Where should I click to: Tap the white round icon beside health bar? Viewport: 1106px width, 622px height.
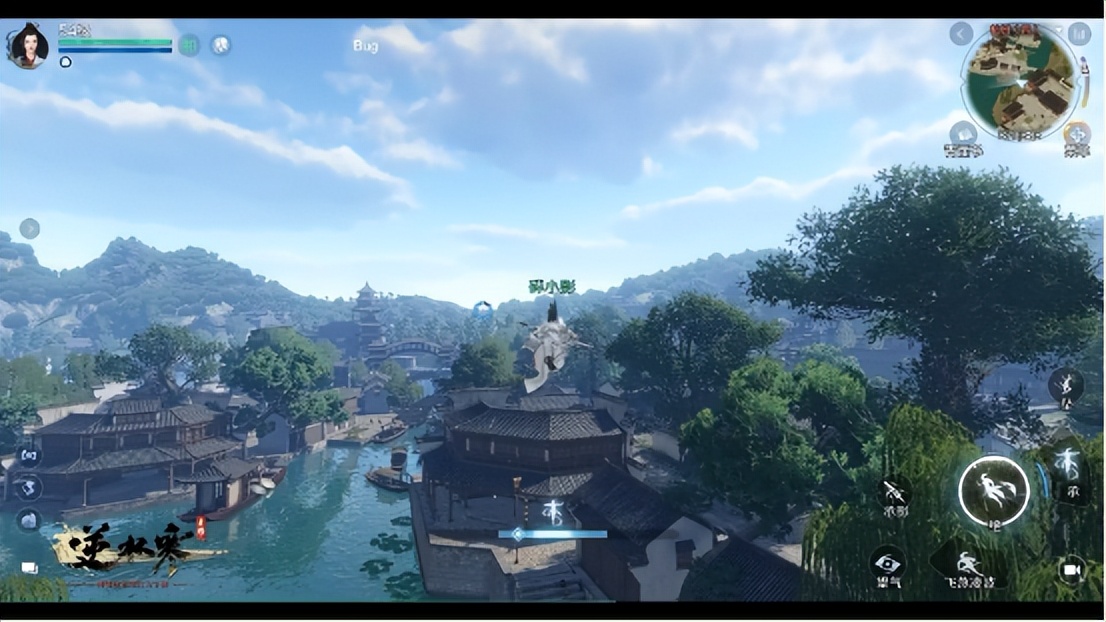click(220, 45)
